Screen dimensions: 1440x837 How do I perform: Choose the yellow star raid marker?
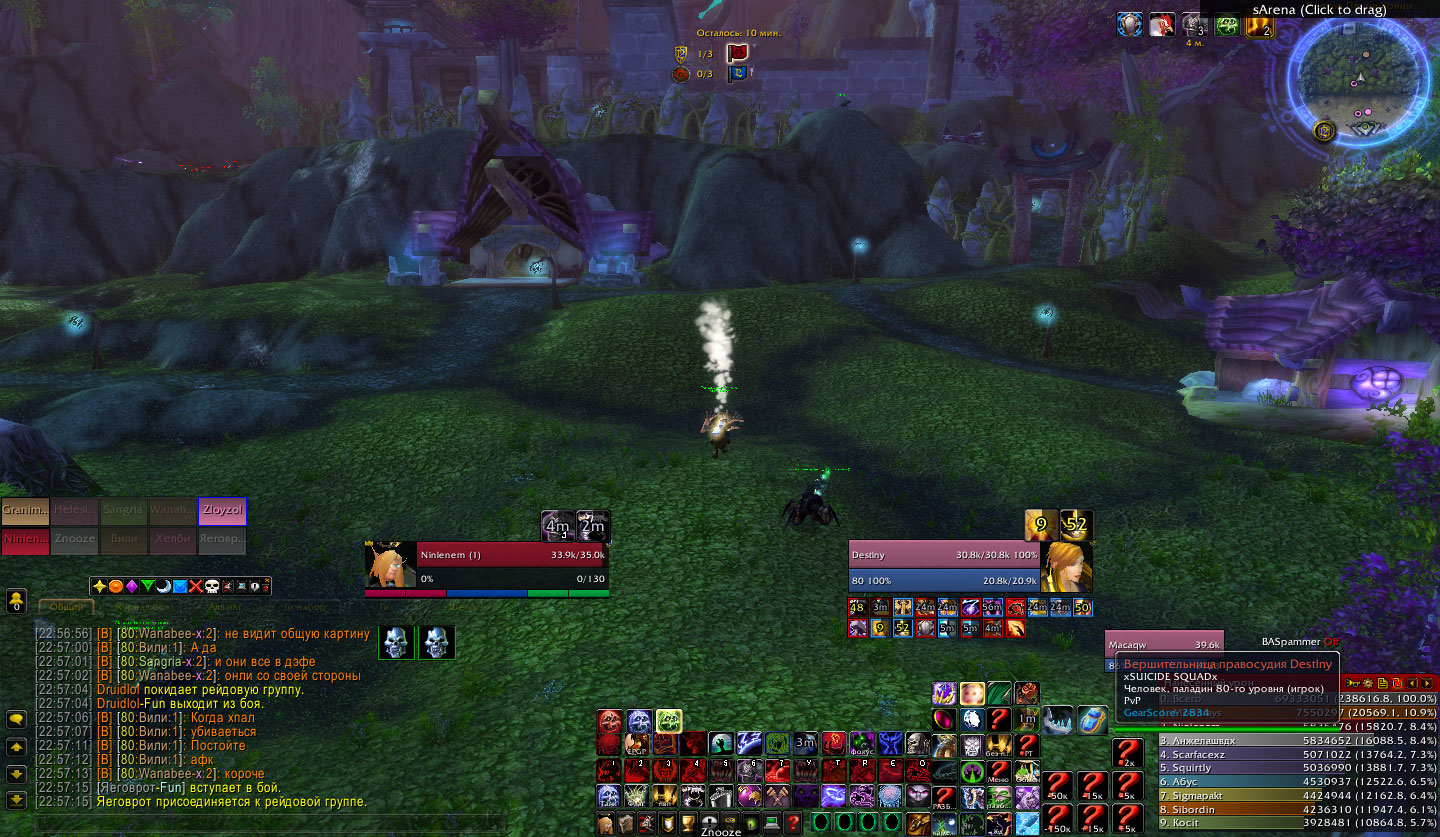click(x=99, y=586)
